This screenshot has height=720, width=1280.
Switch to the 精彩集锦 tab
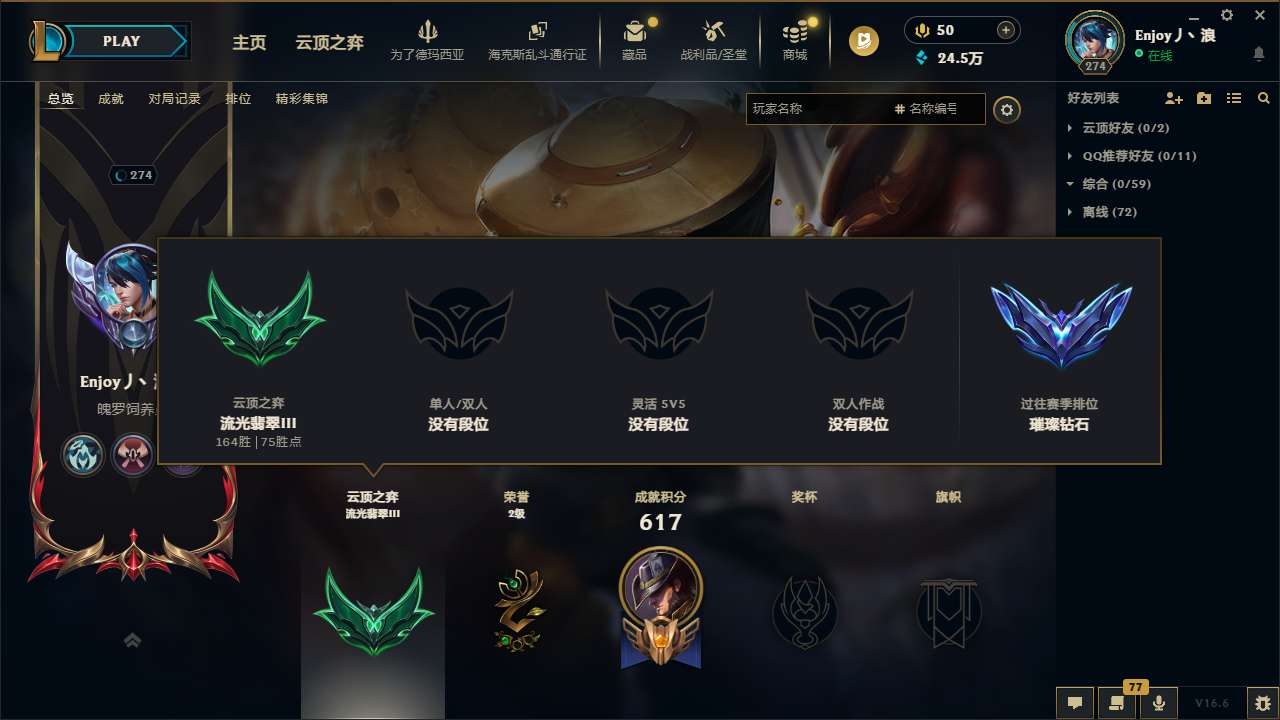point(300,99)
